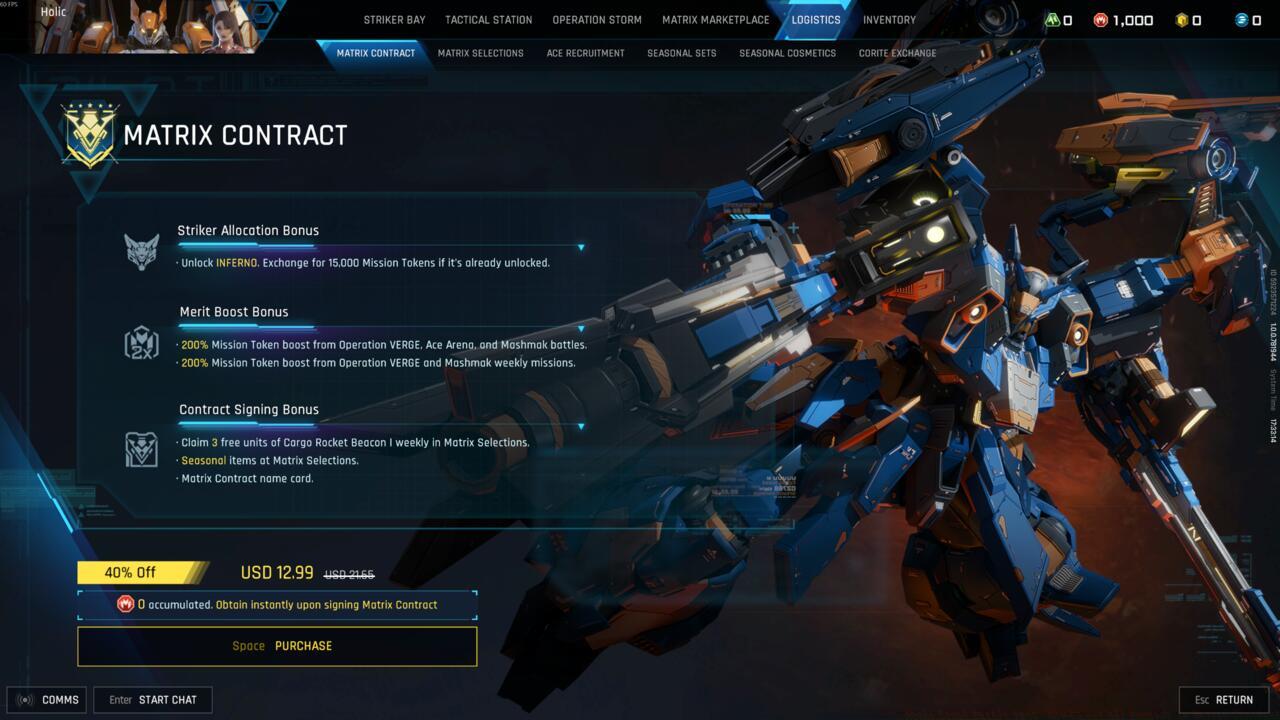1280x720 pixels.
Task: Open the Striker Bay menu
Action: [x=396, y=19]
